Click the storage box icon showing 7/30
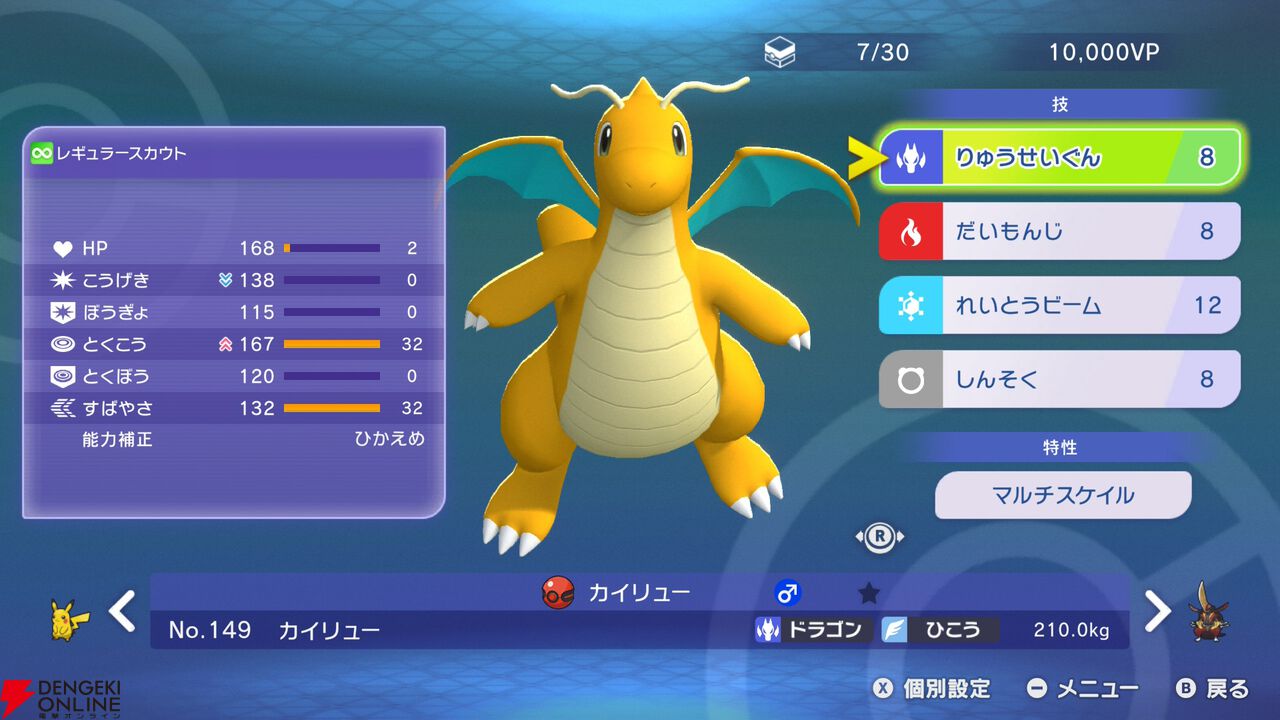 pos(779,52)
